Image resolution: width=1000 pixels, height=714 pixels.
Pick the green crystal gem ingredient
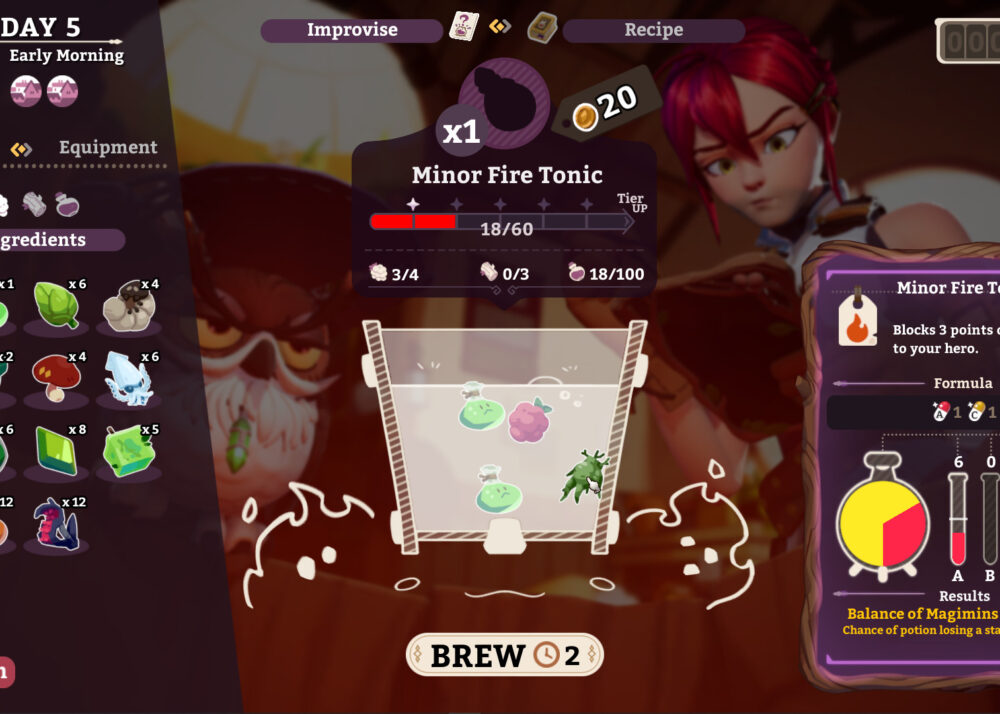click(x=56, y=448)
